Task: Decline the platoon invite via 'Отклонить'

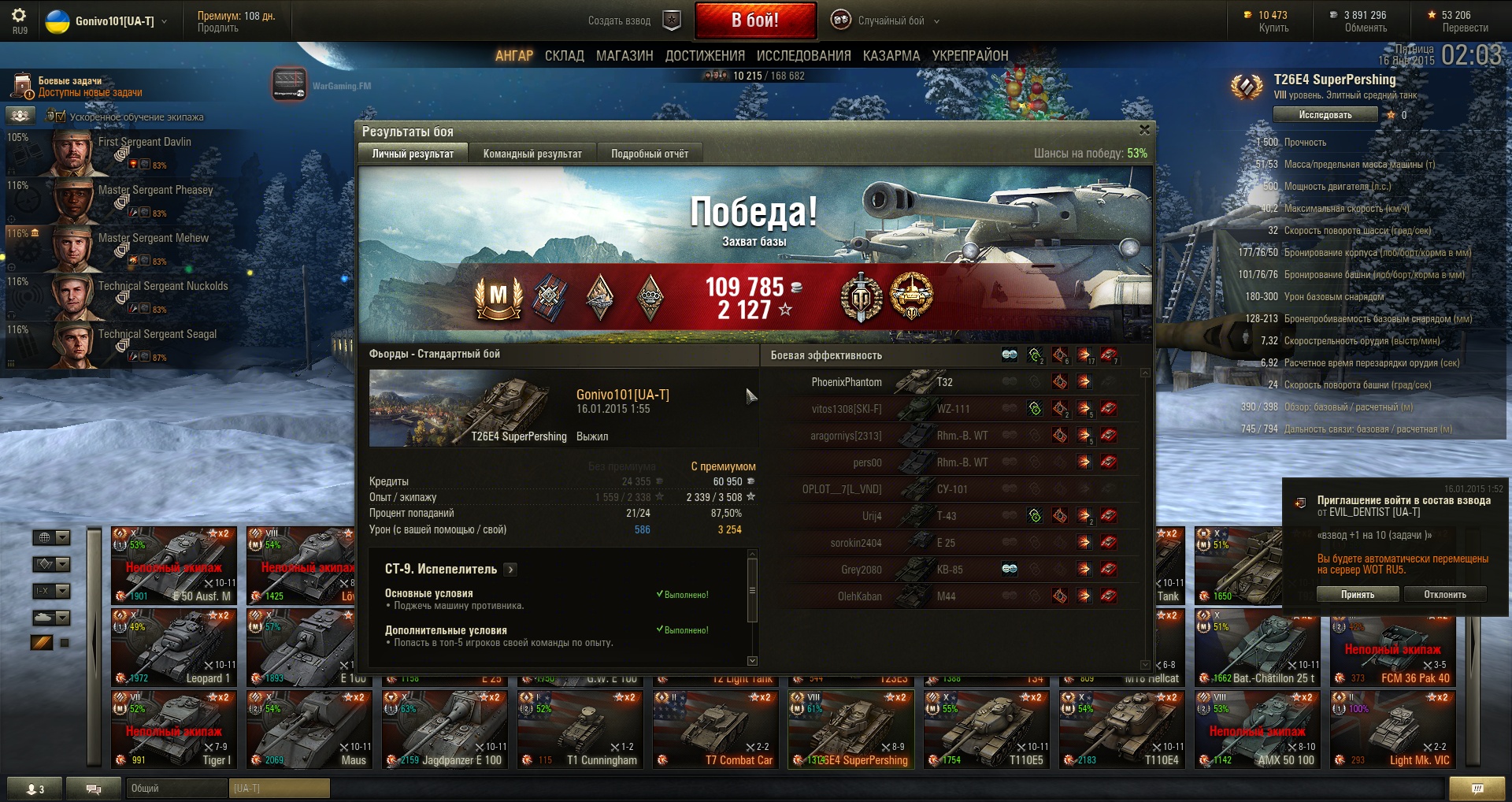Action: 1444,595
